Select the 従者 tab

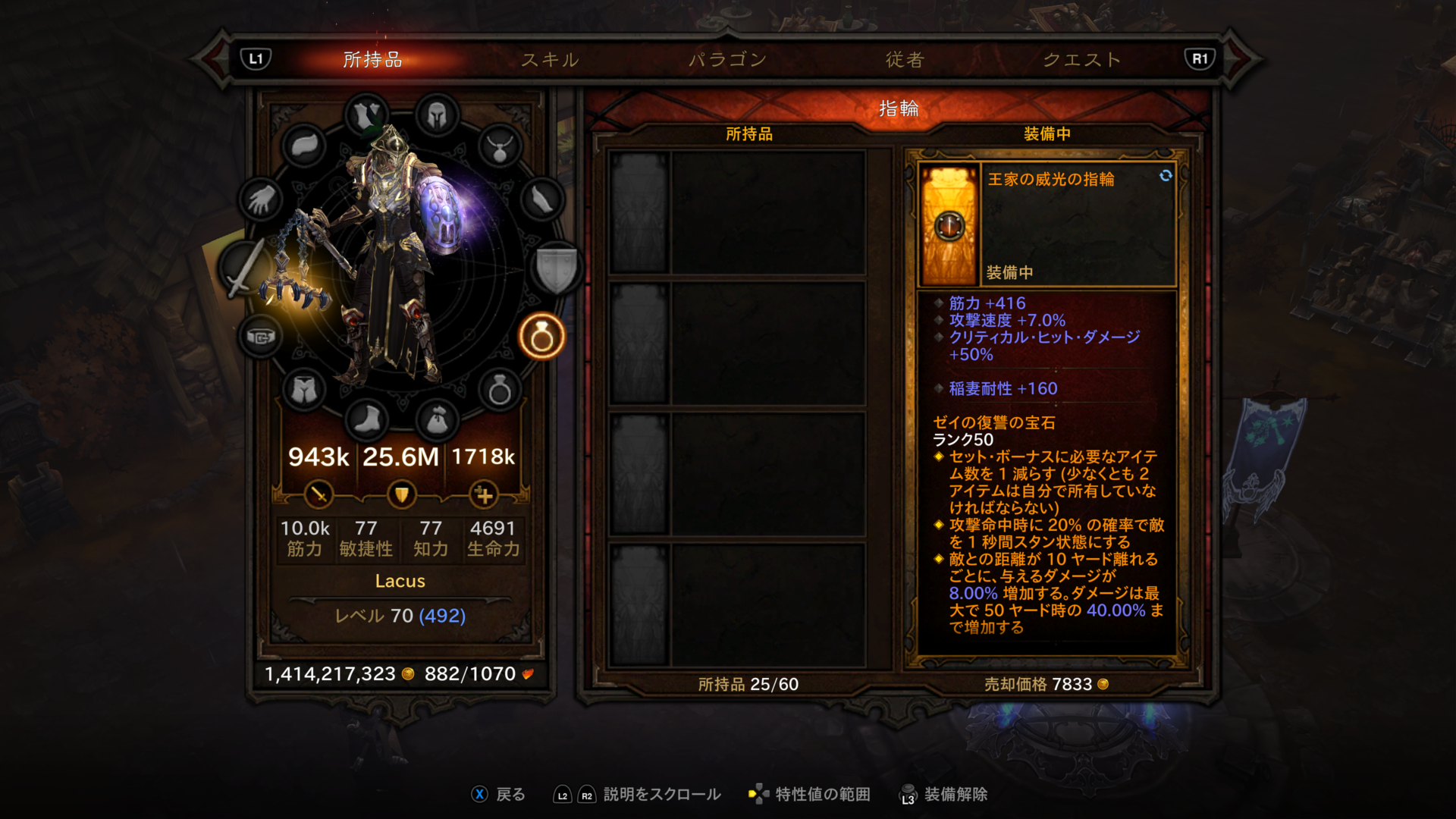click(905, 59)
